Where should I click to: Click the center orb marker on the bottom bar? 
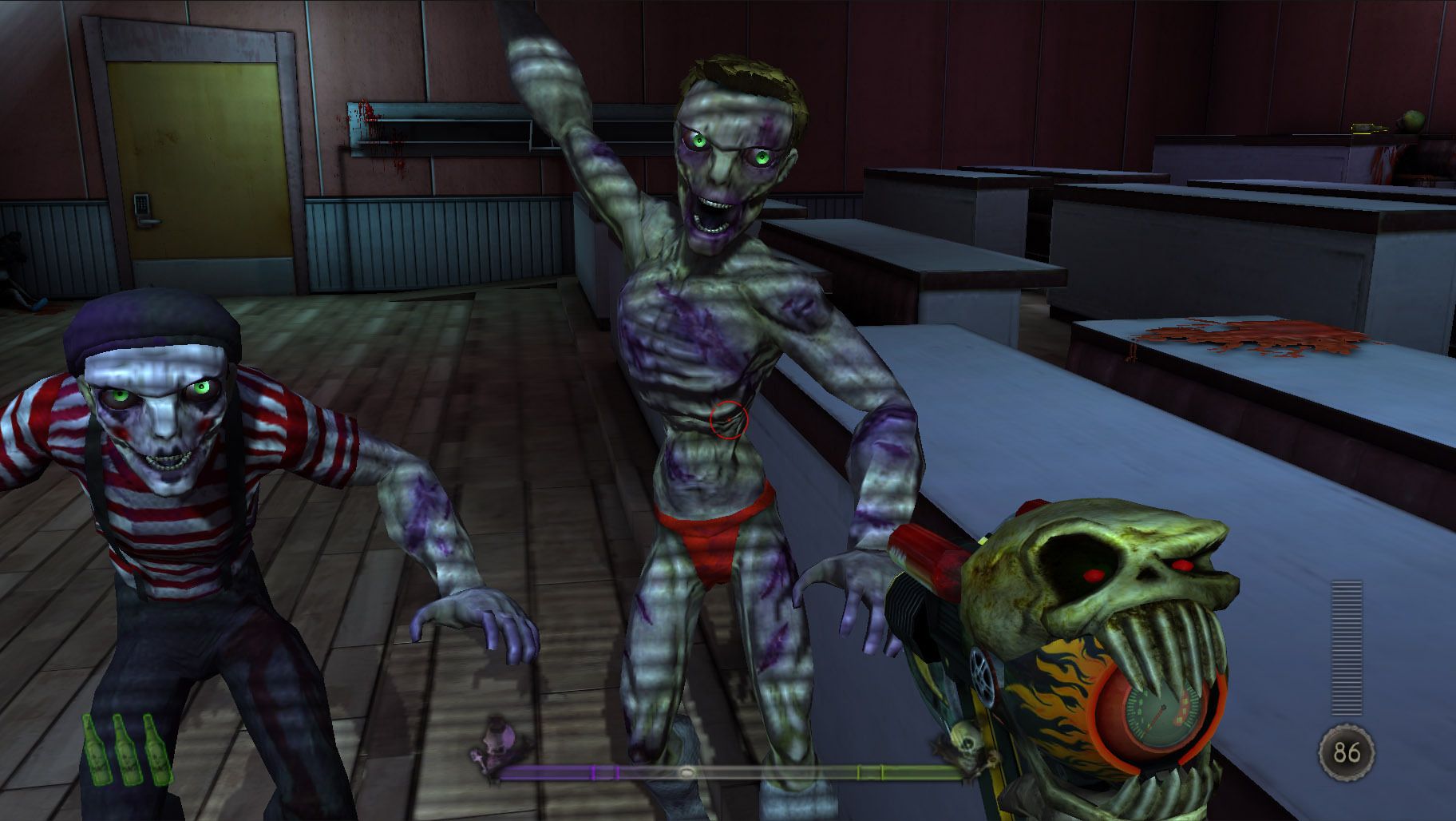pos(686,771)
